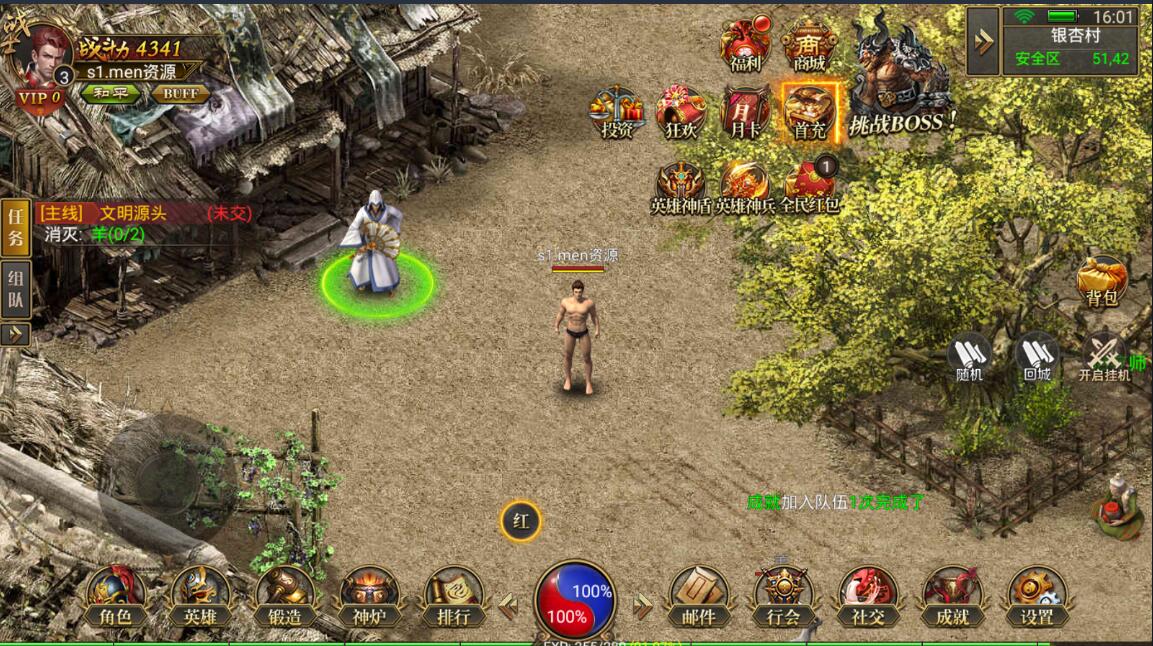1153x646 pixels.
Task: Open the 社交 social menu
Action: click(x=868, y=596)
